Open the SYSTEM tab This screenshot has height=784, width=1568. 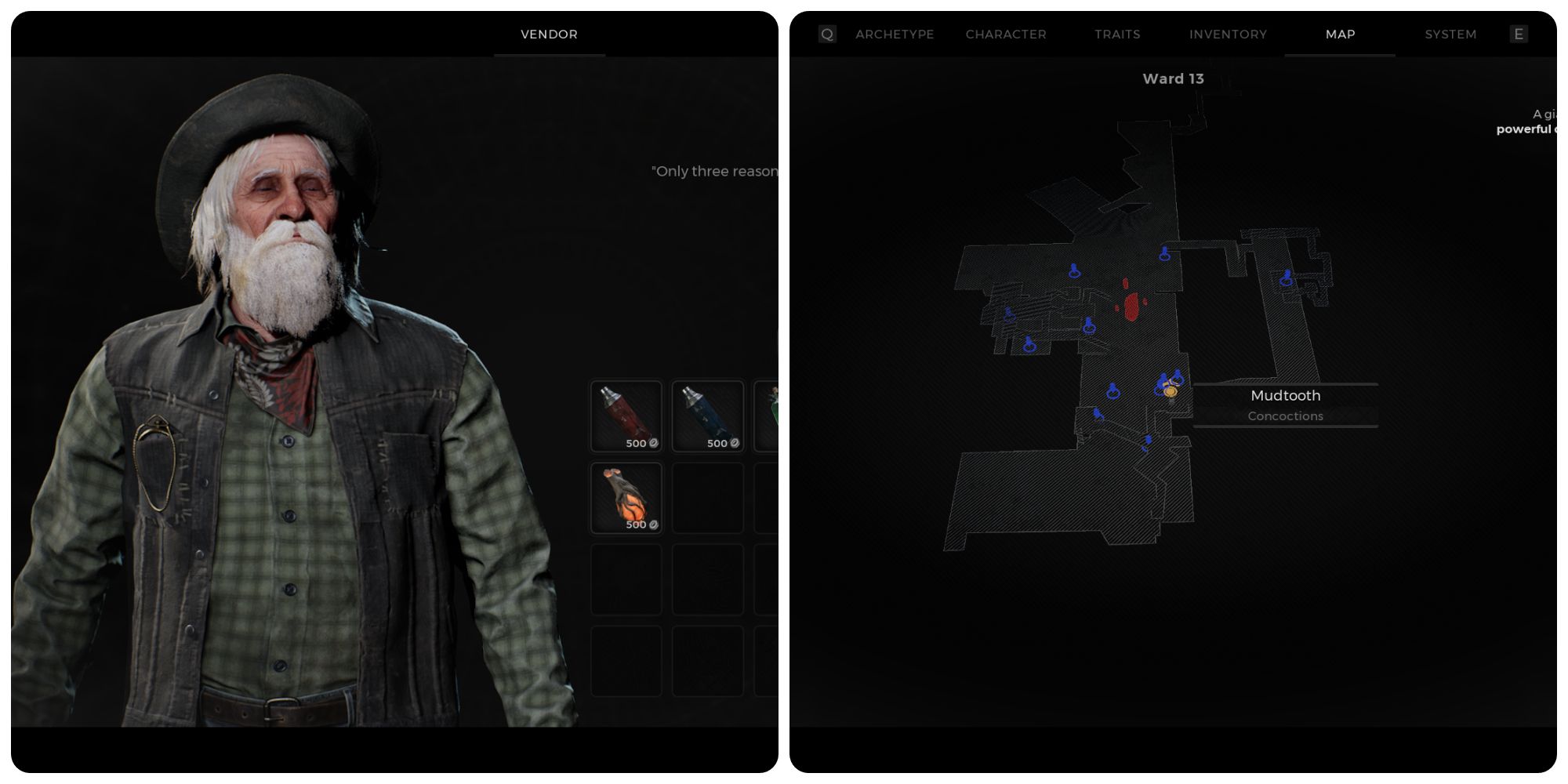pyautogui.click(x=1449, y=34)
